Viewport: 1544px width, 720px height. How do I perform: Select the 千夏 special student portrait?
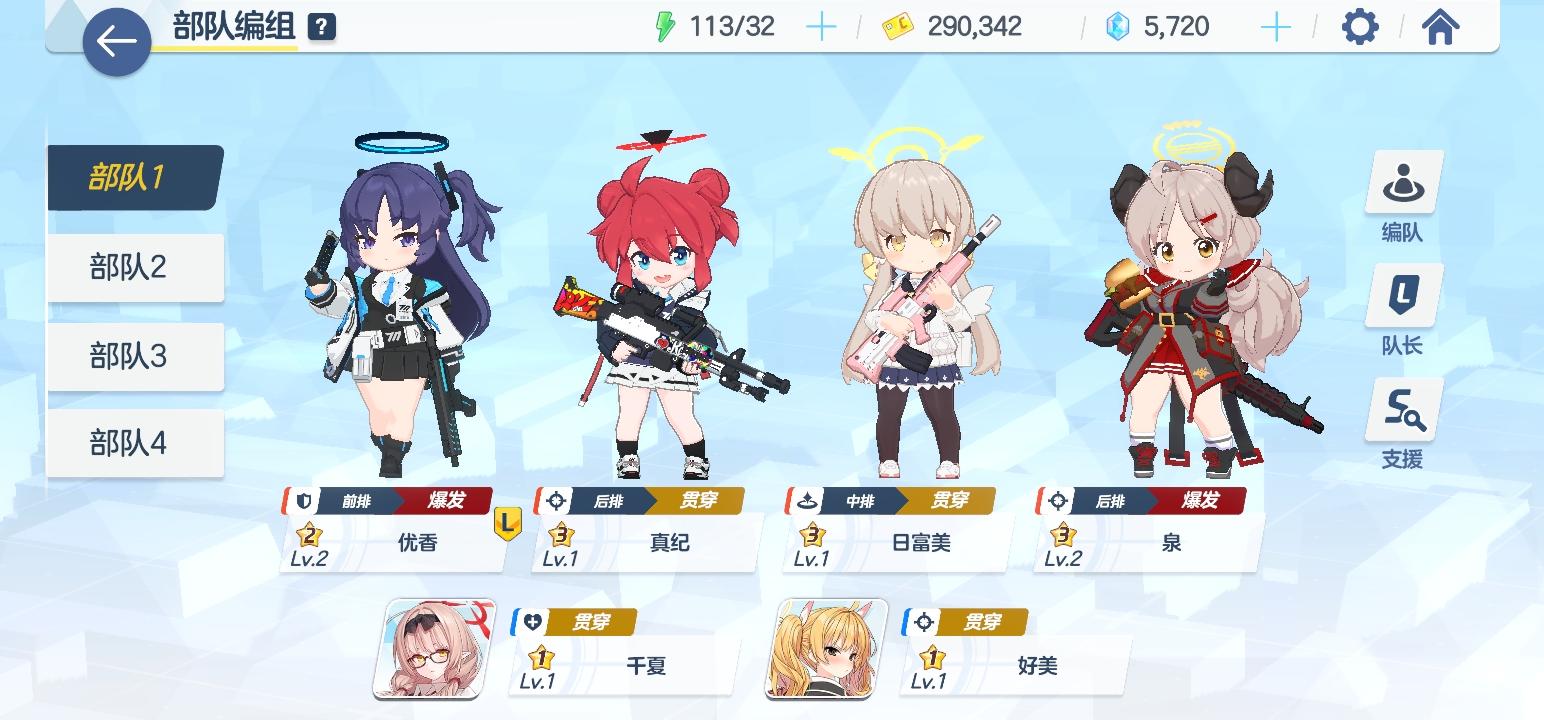430,650
